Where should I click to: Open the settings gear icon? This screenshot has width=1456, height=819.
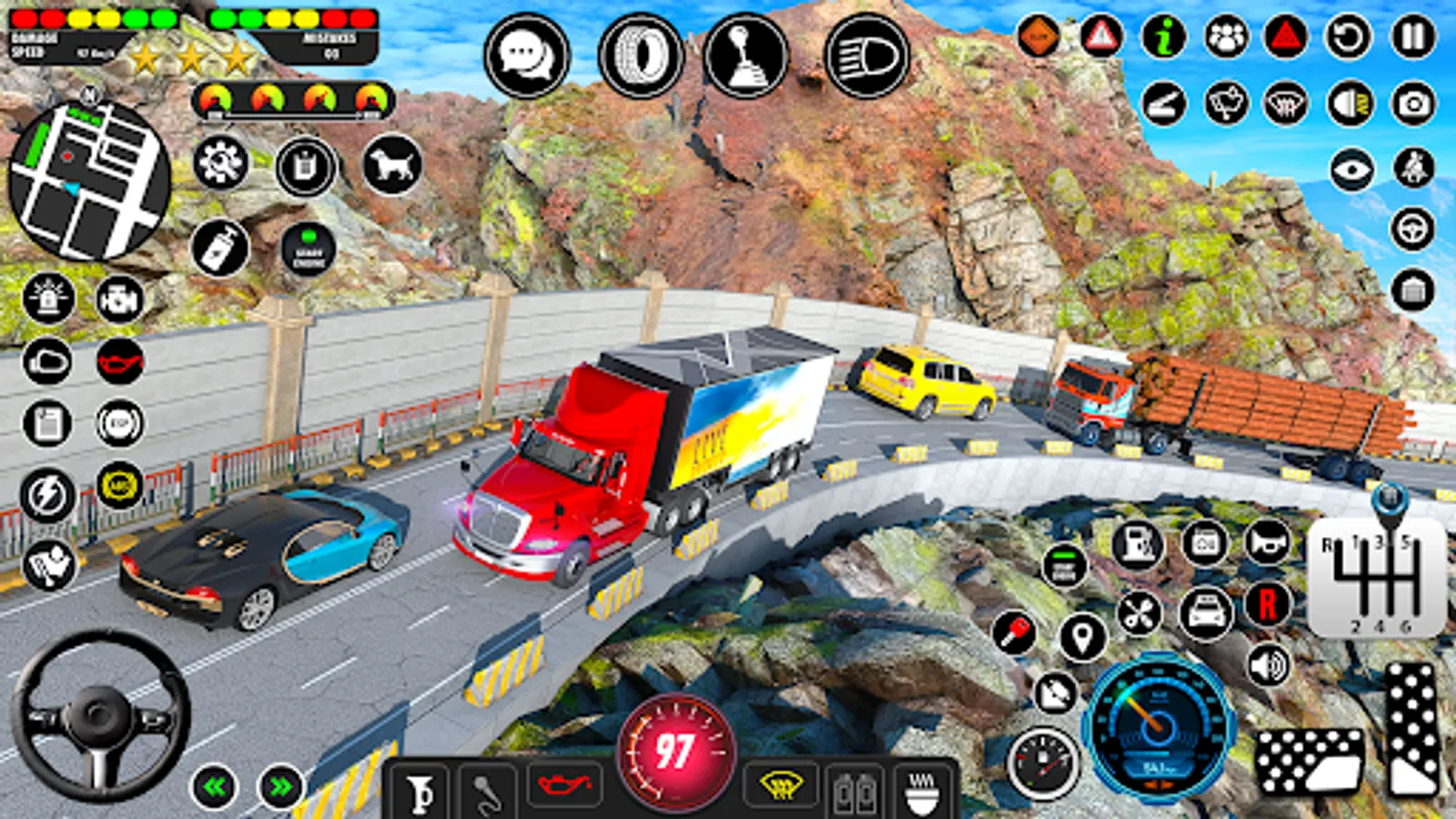coord(220,165)
